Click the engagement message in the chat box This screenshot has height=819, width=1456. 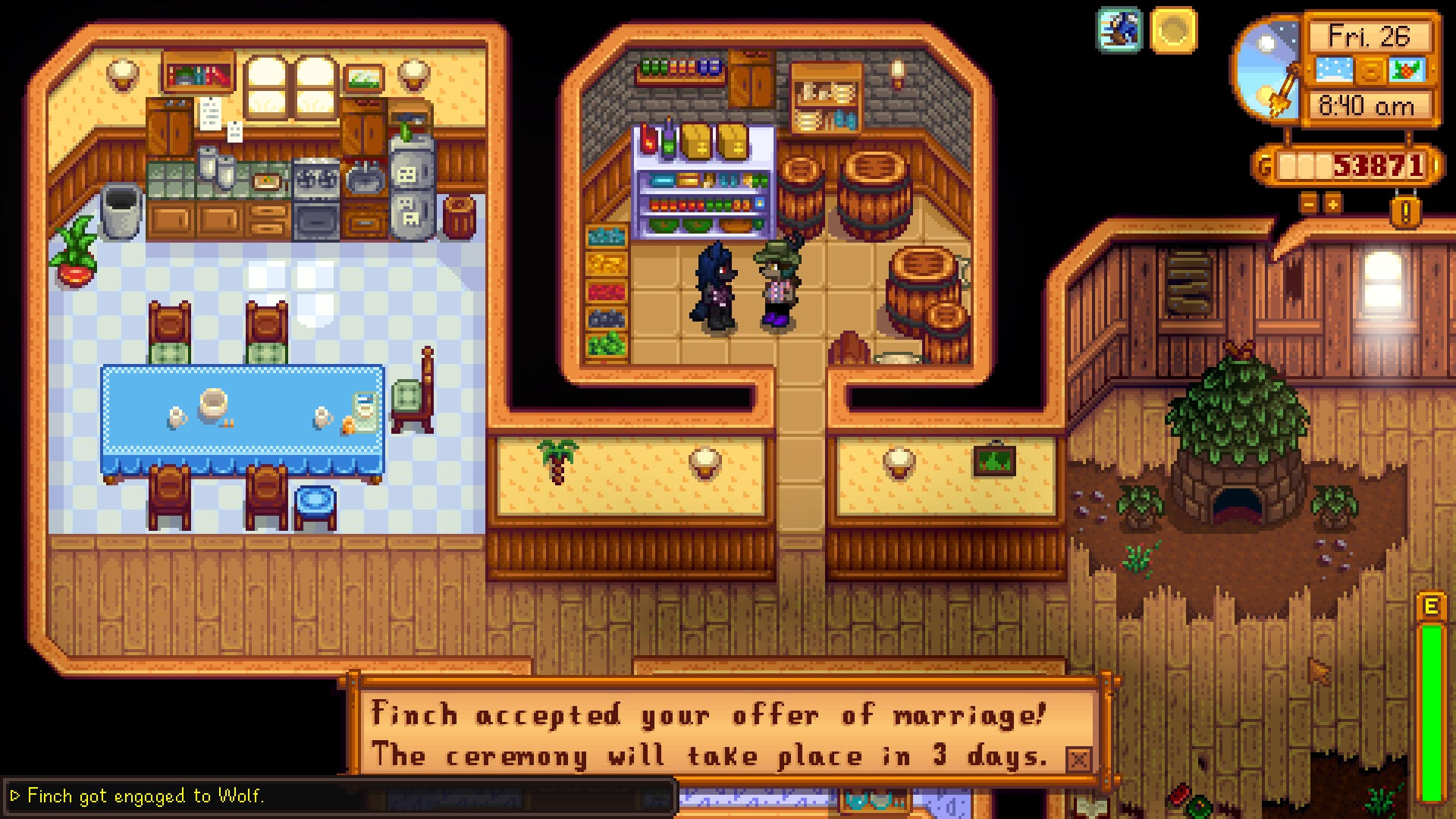point(146,795)
